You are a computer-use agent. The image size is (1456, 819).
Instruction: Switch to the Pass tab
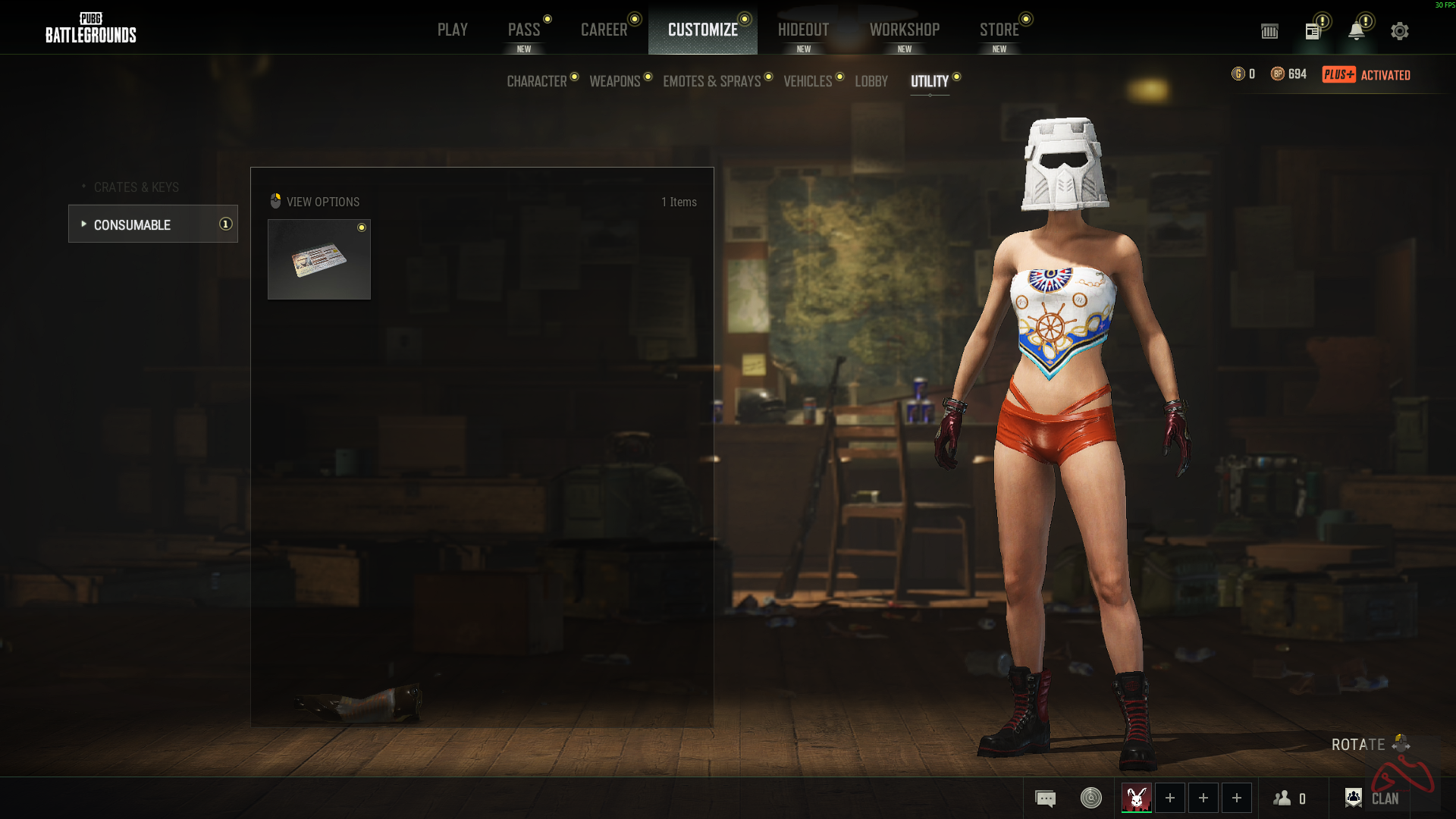(524, 30)
